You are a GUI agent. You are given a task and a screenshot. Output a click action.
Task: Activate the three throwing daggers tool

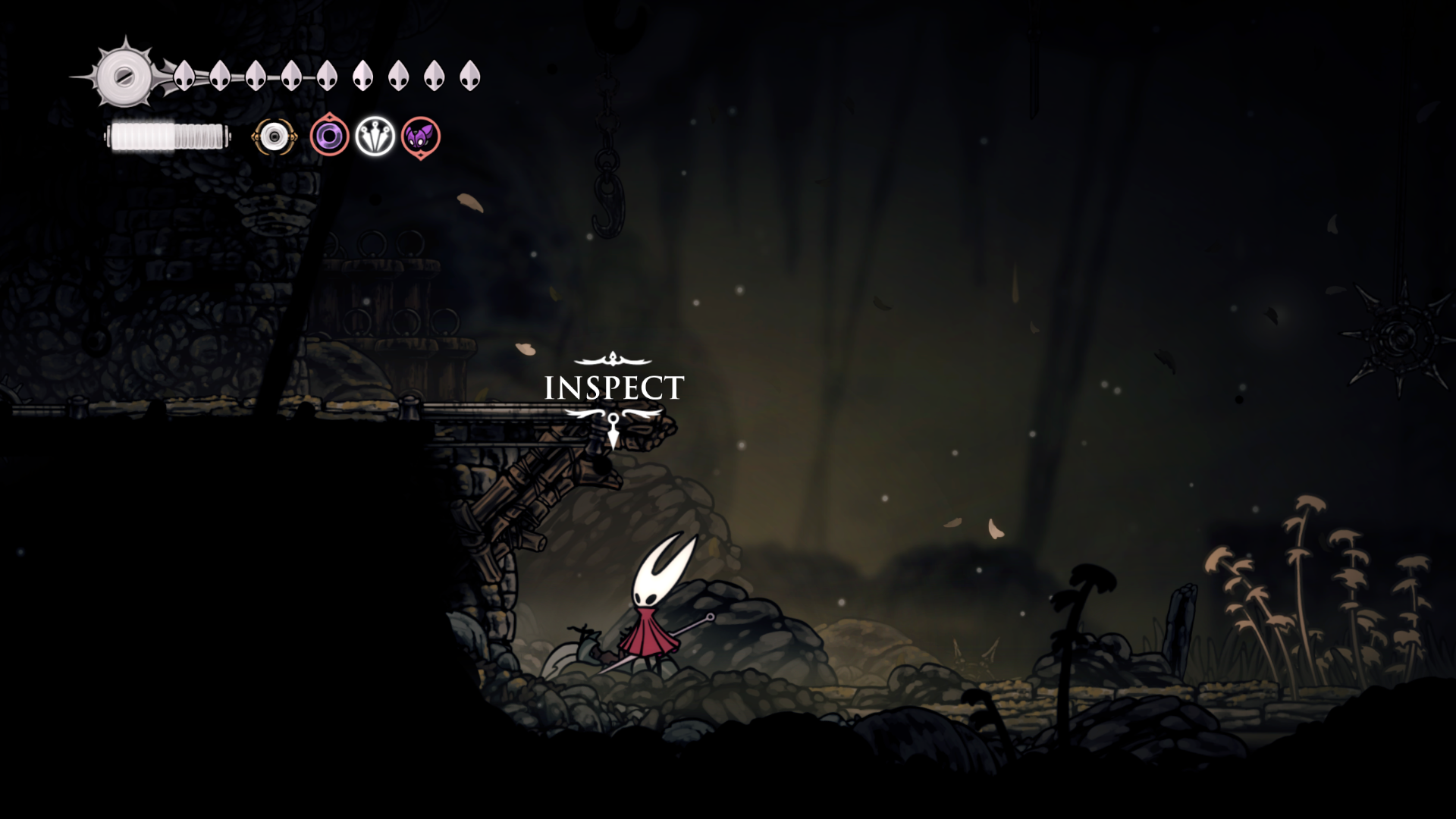[x=375, y=136]
